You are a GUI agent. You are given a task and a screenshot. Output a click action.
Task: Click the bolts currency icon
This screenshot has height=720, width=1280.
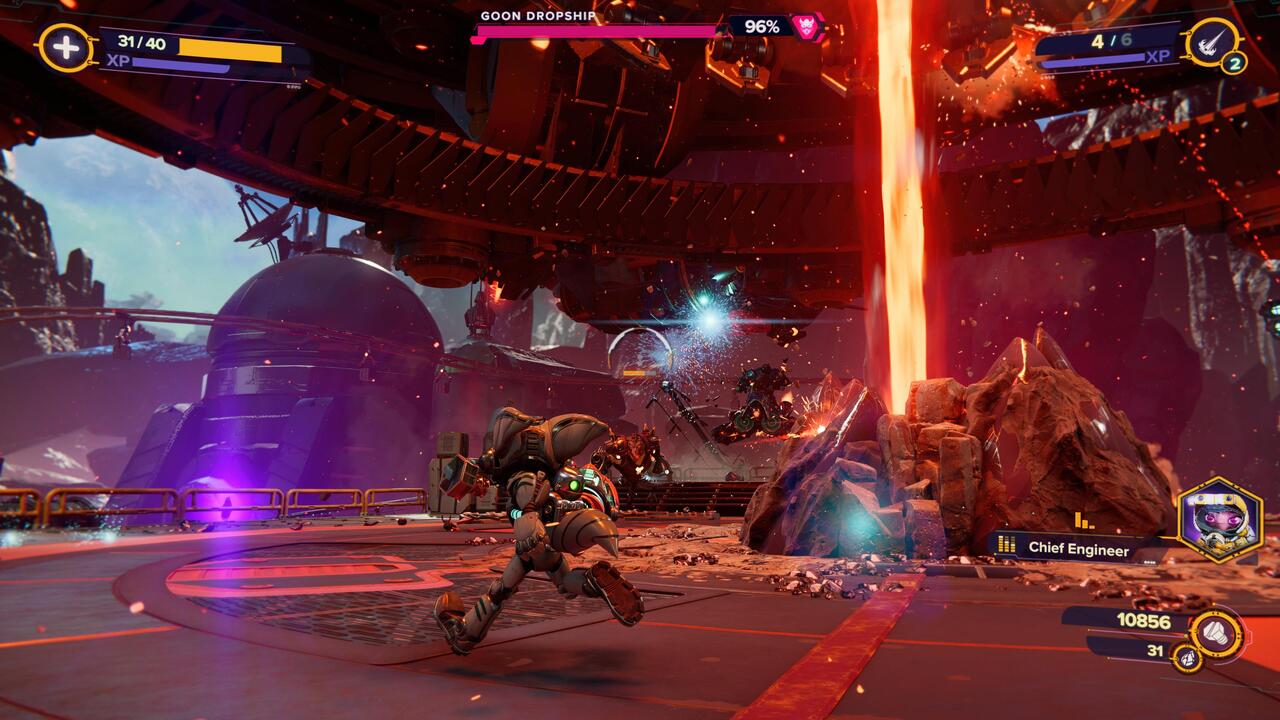1217,632
